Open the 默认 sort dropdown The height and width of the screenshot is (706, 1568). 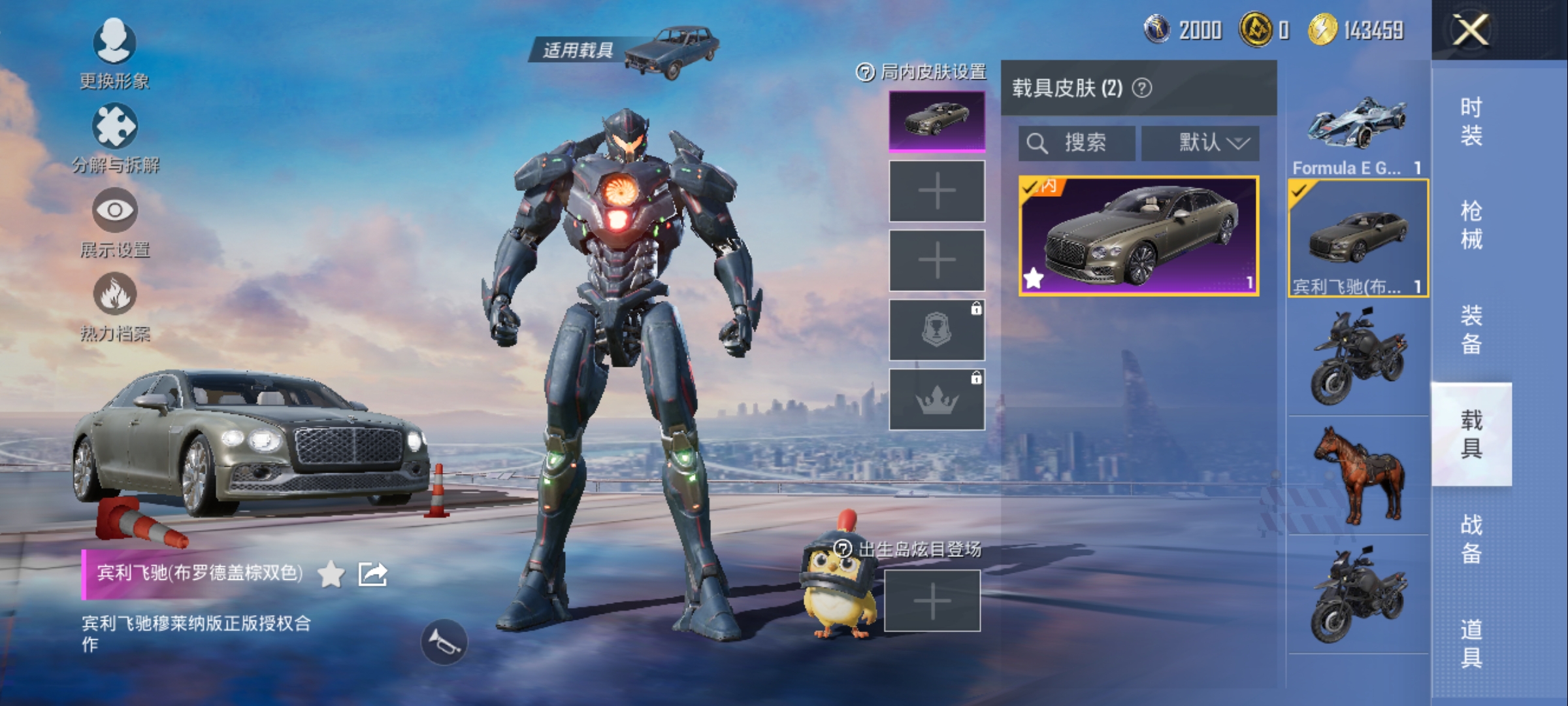[1200, 143]
